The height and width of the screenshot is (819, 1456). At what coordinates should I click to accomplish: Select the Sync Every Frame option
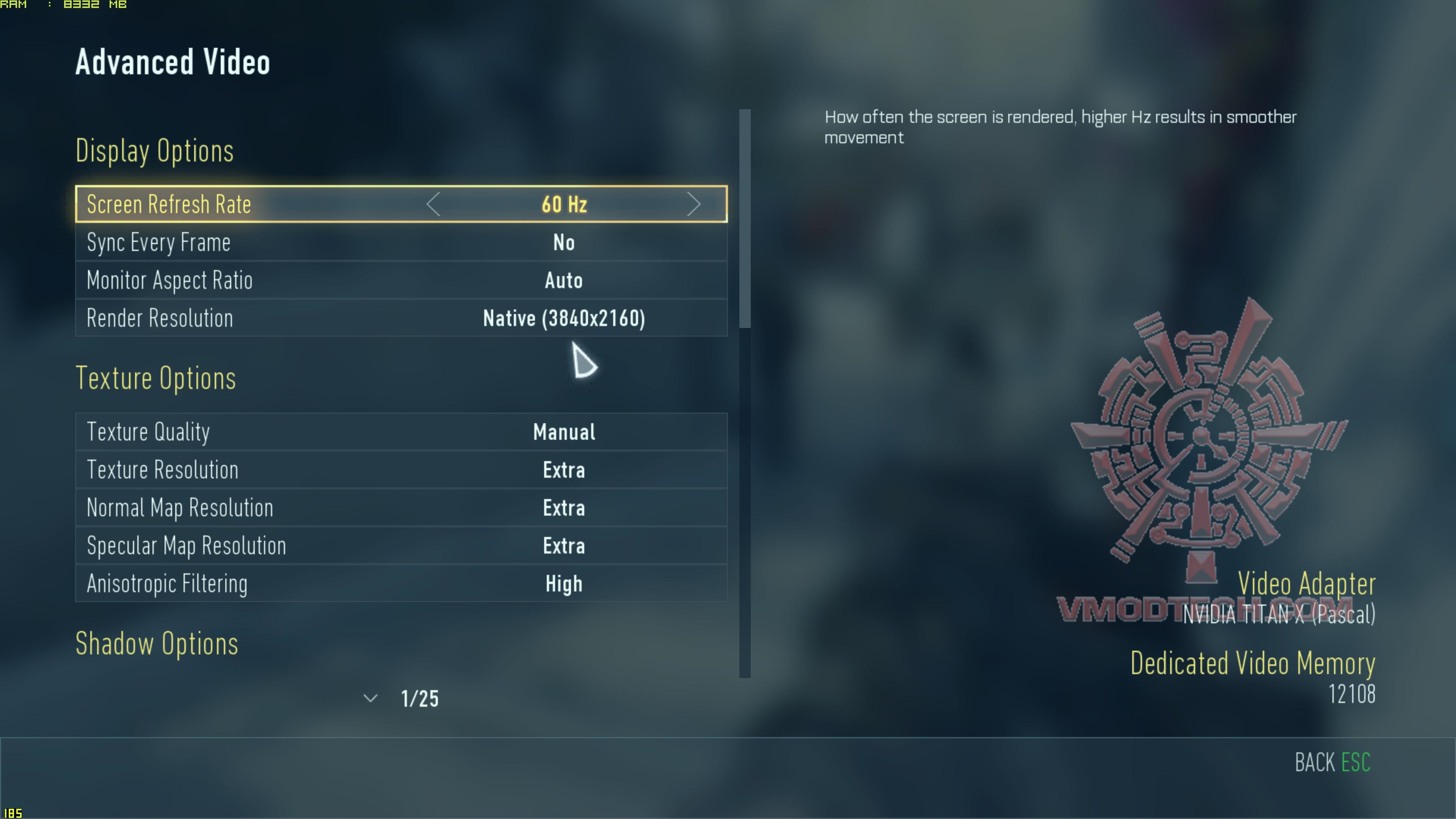tap(401, 243)
